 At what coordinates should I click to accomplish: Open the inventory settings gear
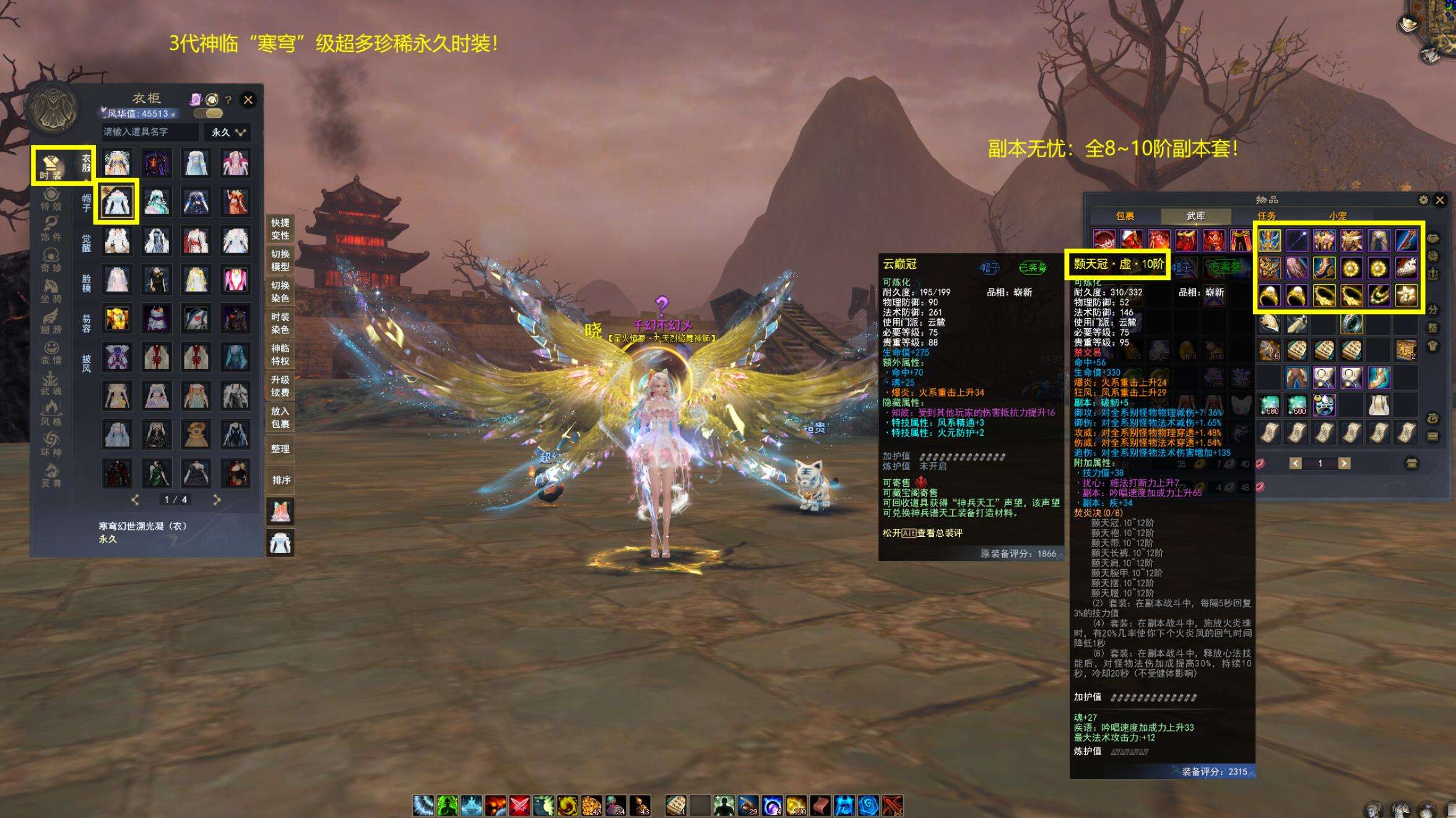[x=1423, y=200]
